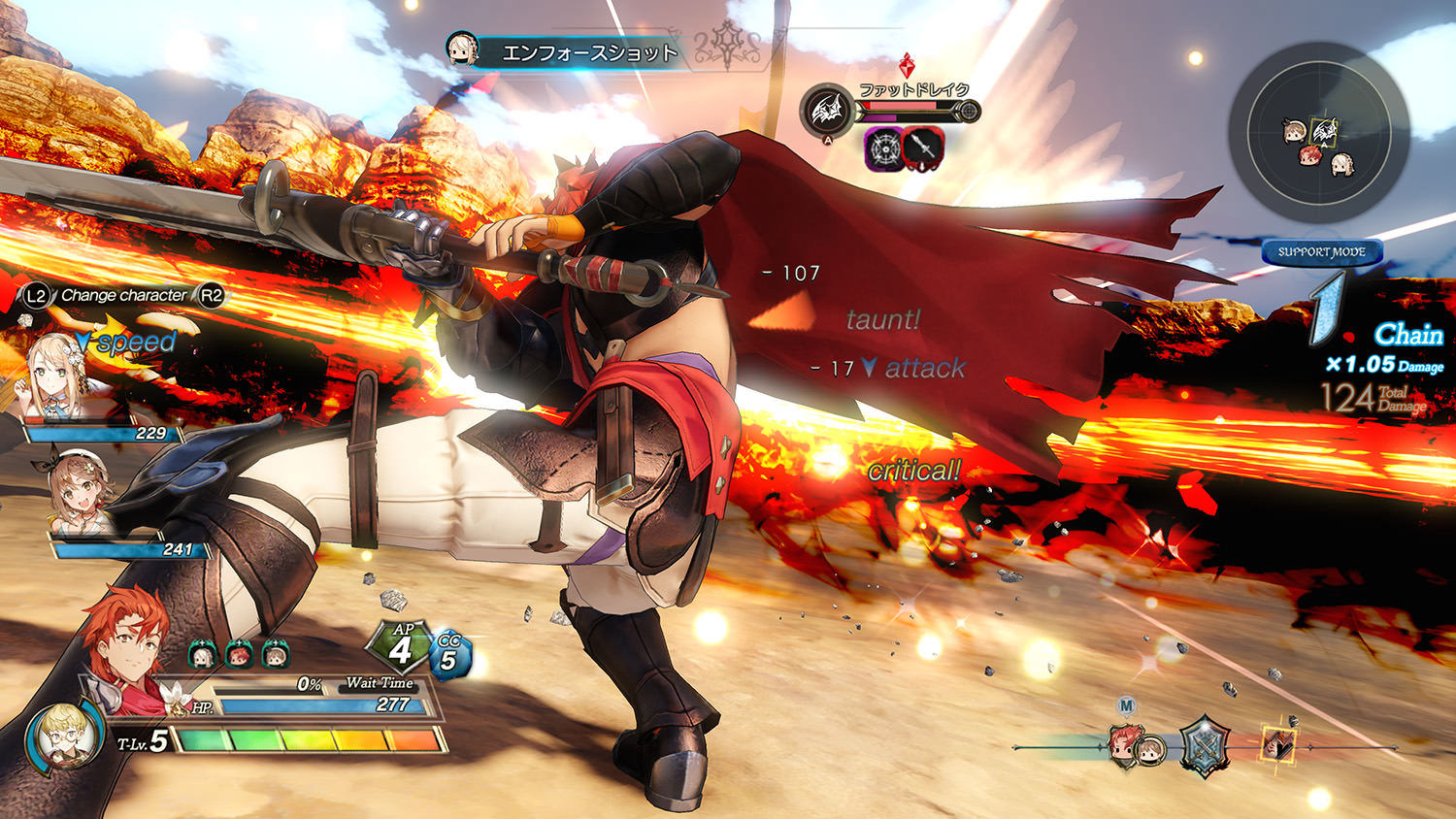
Task: Inspect the red sword debuff icon
Action: pos(922,148)
